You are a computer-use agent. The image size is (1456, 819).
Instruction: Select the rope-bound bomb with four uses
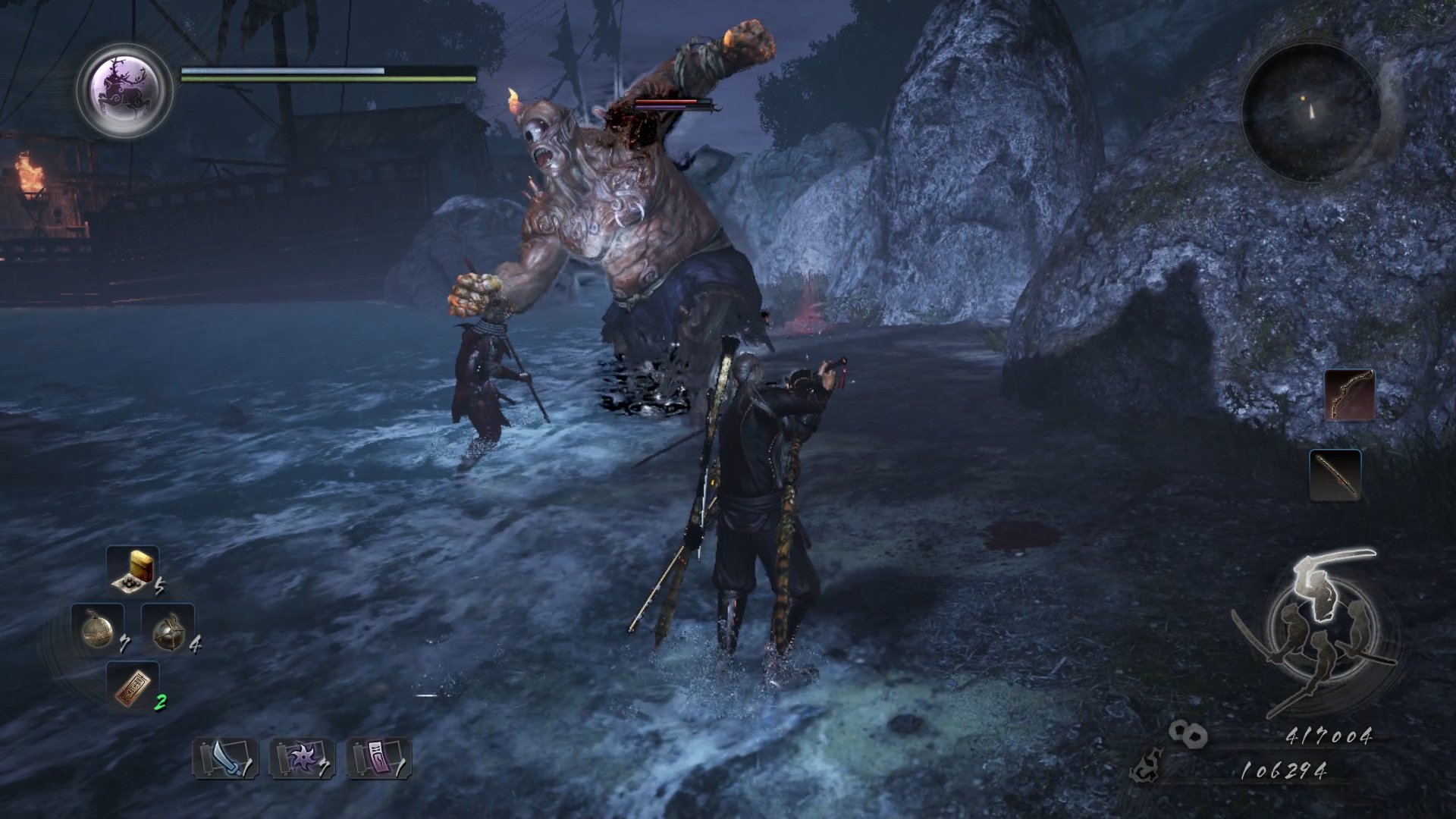[168, 629]
